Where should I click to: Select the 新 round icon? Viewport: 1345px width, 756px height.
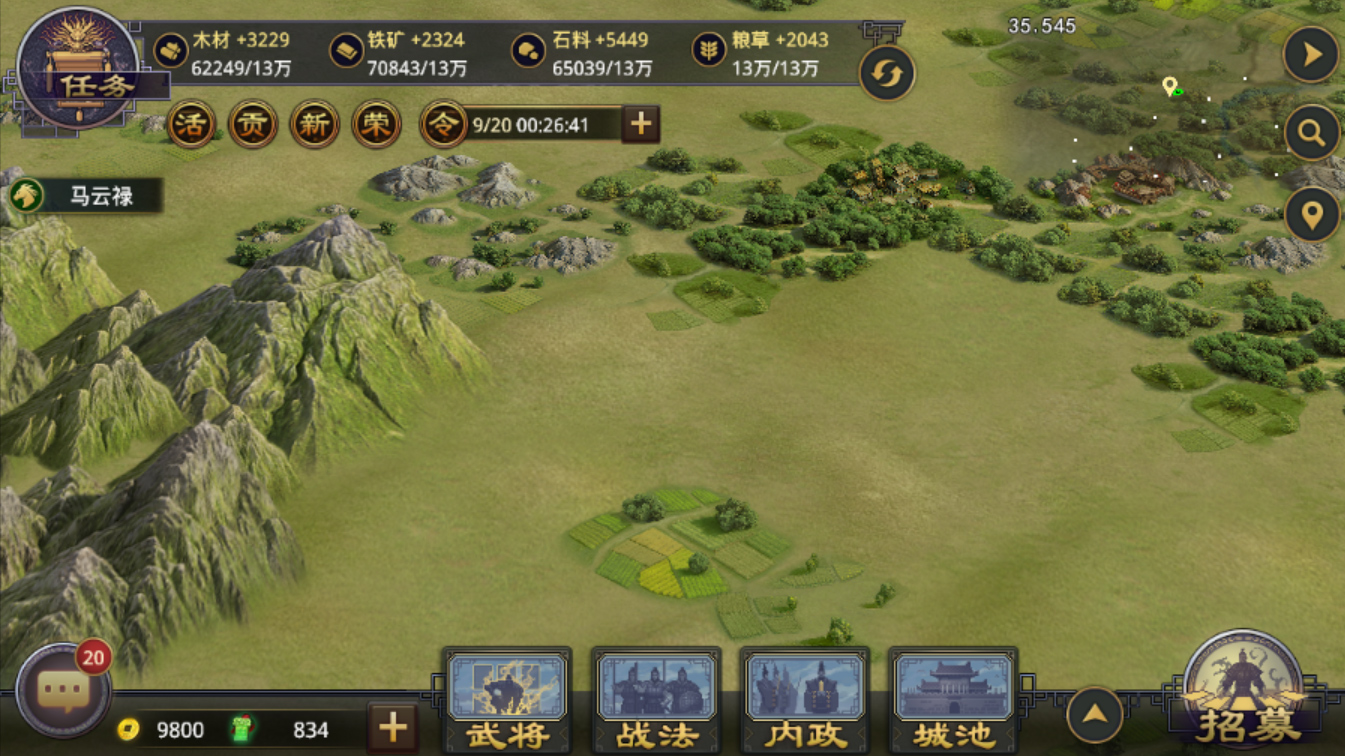pyautogui.click(x=314, y=125)
